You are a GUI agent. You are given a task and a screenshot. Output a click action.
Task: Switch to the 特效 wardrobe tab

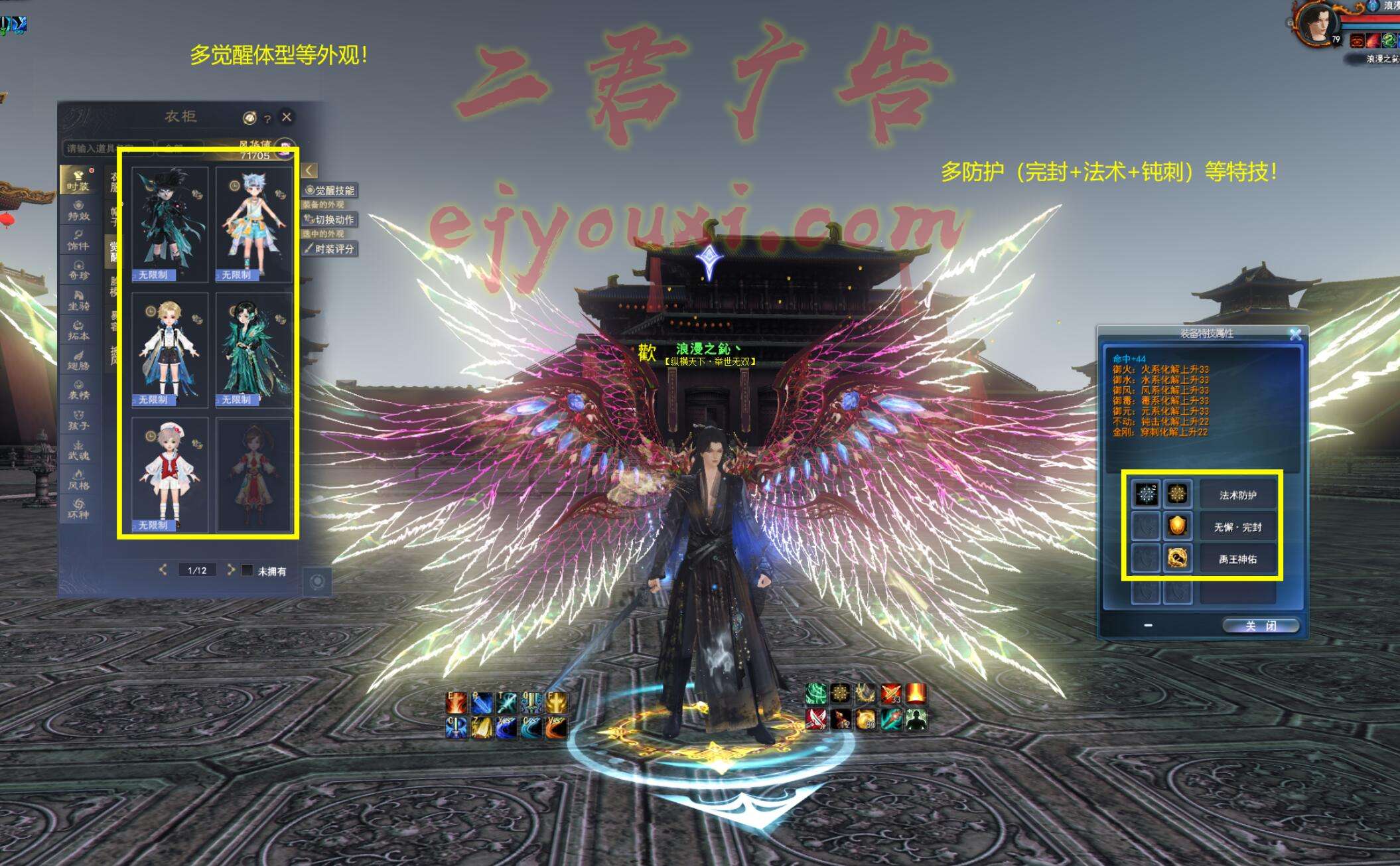pyautogui.click(x=78, y=211)
